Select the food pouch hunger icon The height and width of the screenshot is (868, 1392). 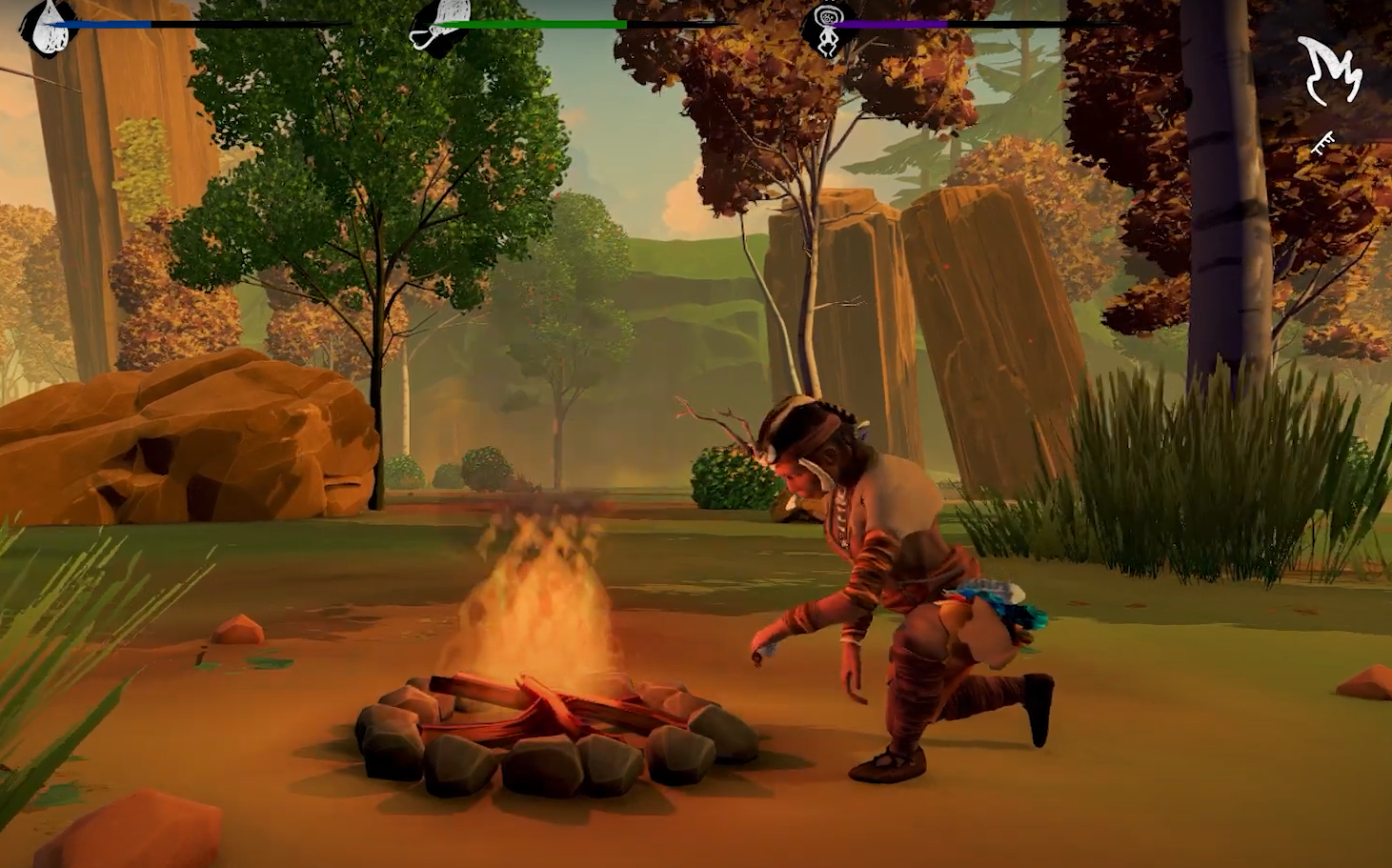coord(437,25)
